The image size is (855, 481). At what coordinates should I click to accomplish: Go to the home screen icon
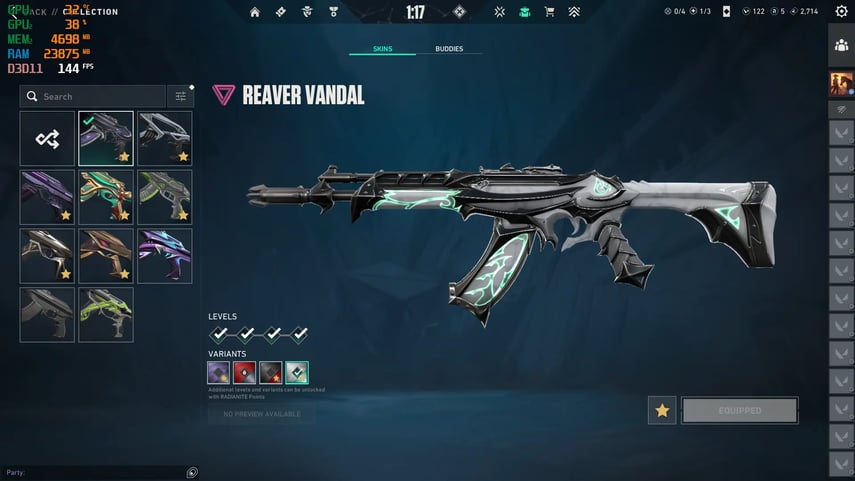coord(255,12)
